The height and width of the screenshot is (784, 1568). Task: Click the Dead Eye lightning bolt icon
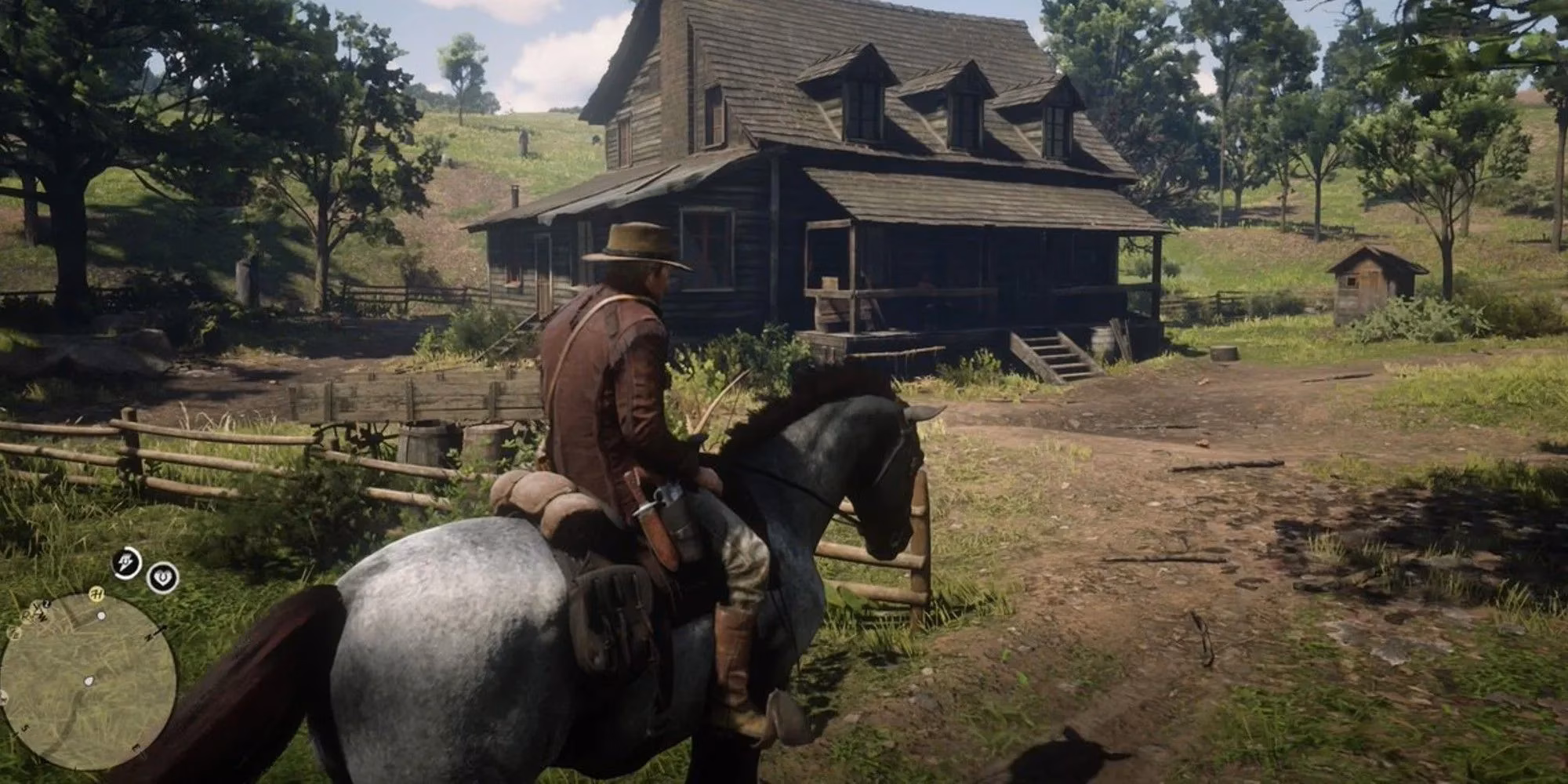[x=125, y=561]
